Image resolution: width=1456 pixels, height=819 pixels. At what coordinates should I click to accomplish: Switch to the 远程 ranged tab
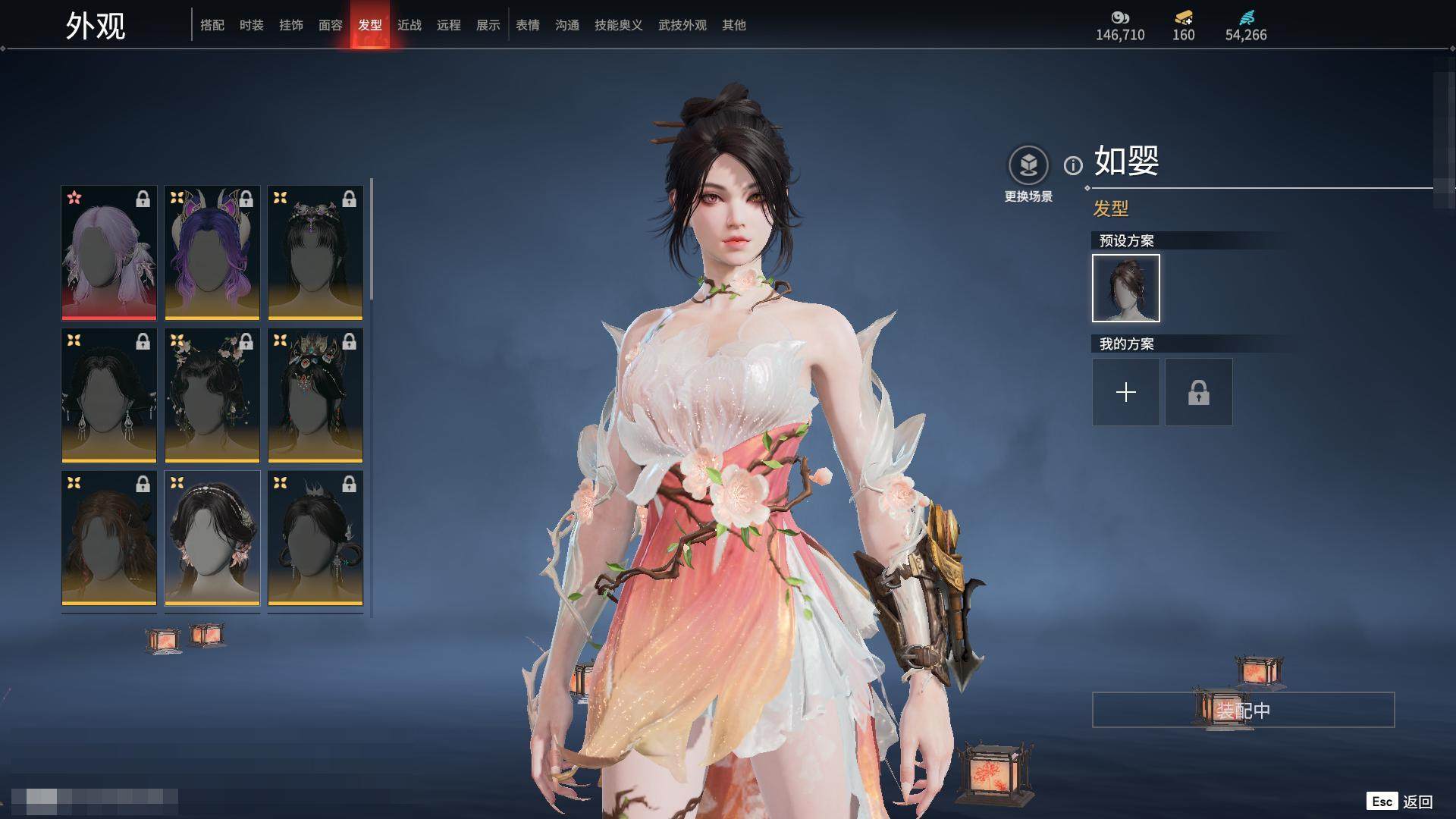click(x=449, y=25)
